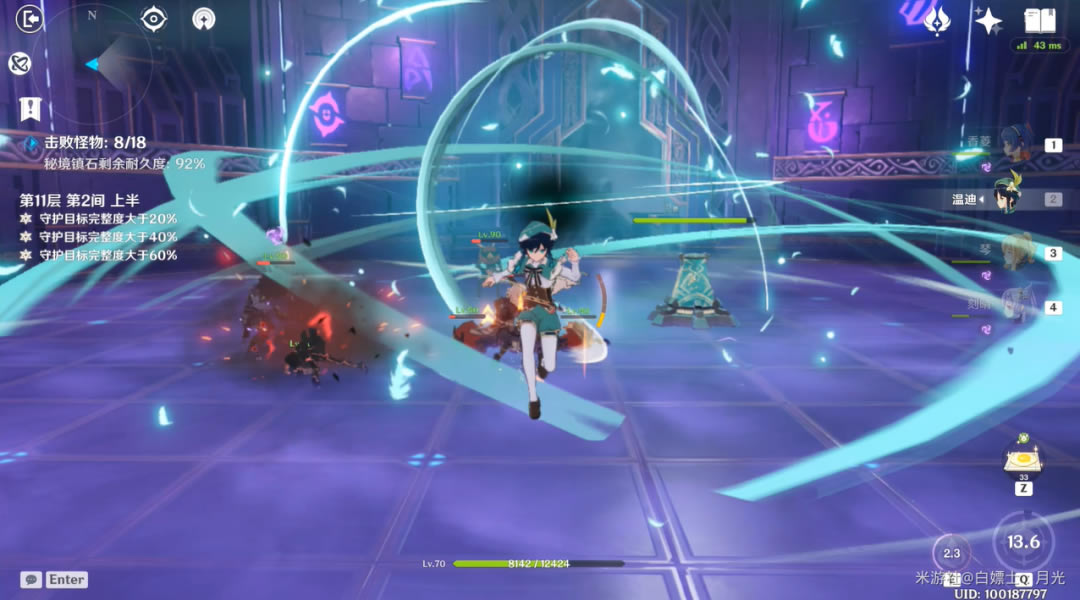Open the Wish menu winged star icon
Viewport: 1080px width, 600px height.
point(937,20)
